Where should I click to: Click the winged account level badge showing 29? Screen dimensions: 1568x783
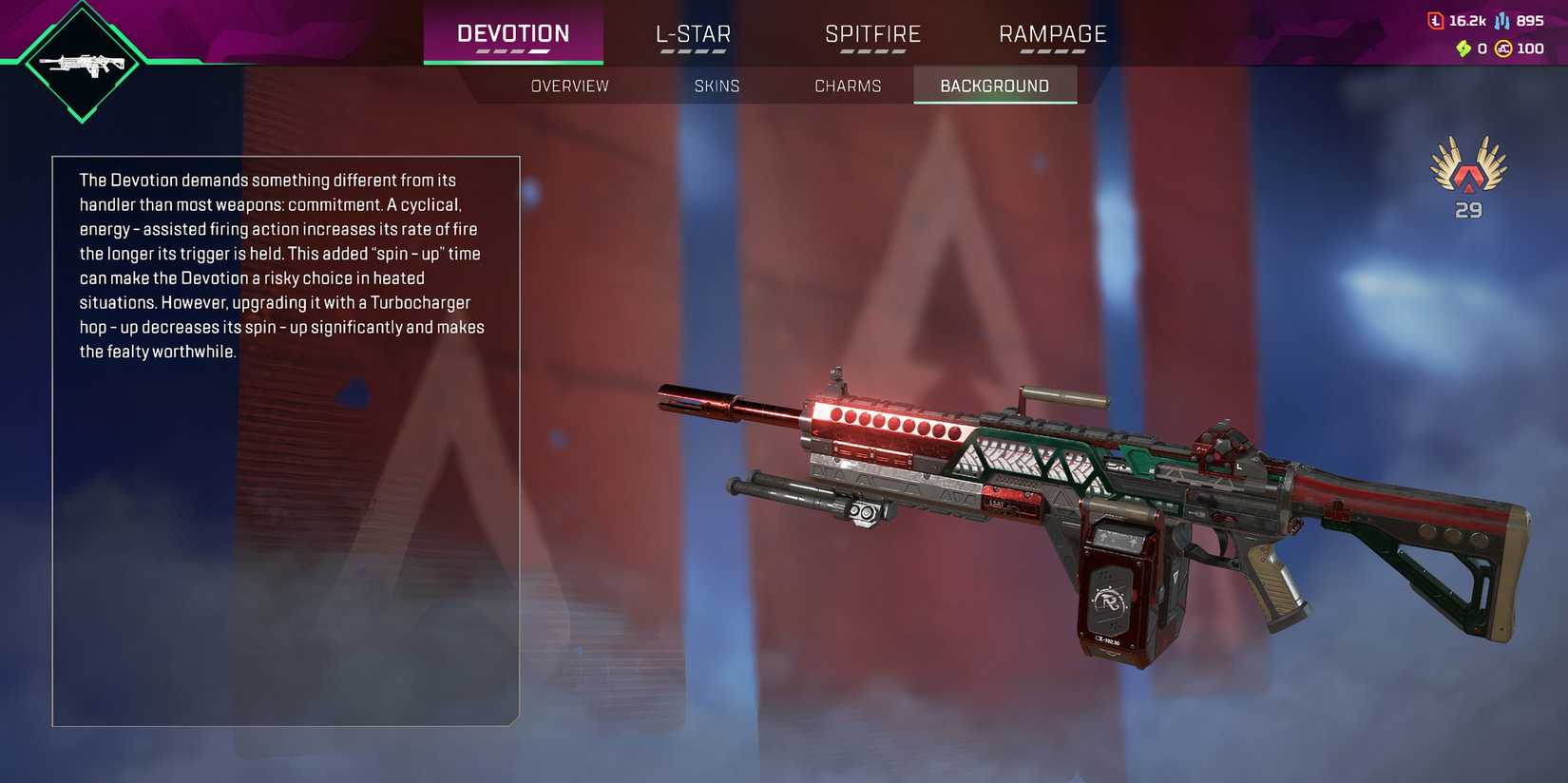tap(1467, 176)
